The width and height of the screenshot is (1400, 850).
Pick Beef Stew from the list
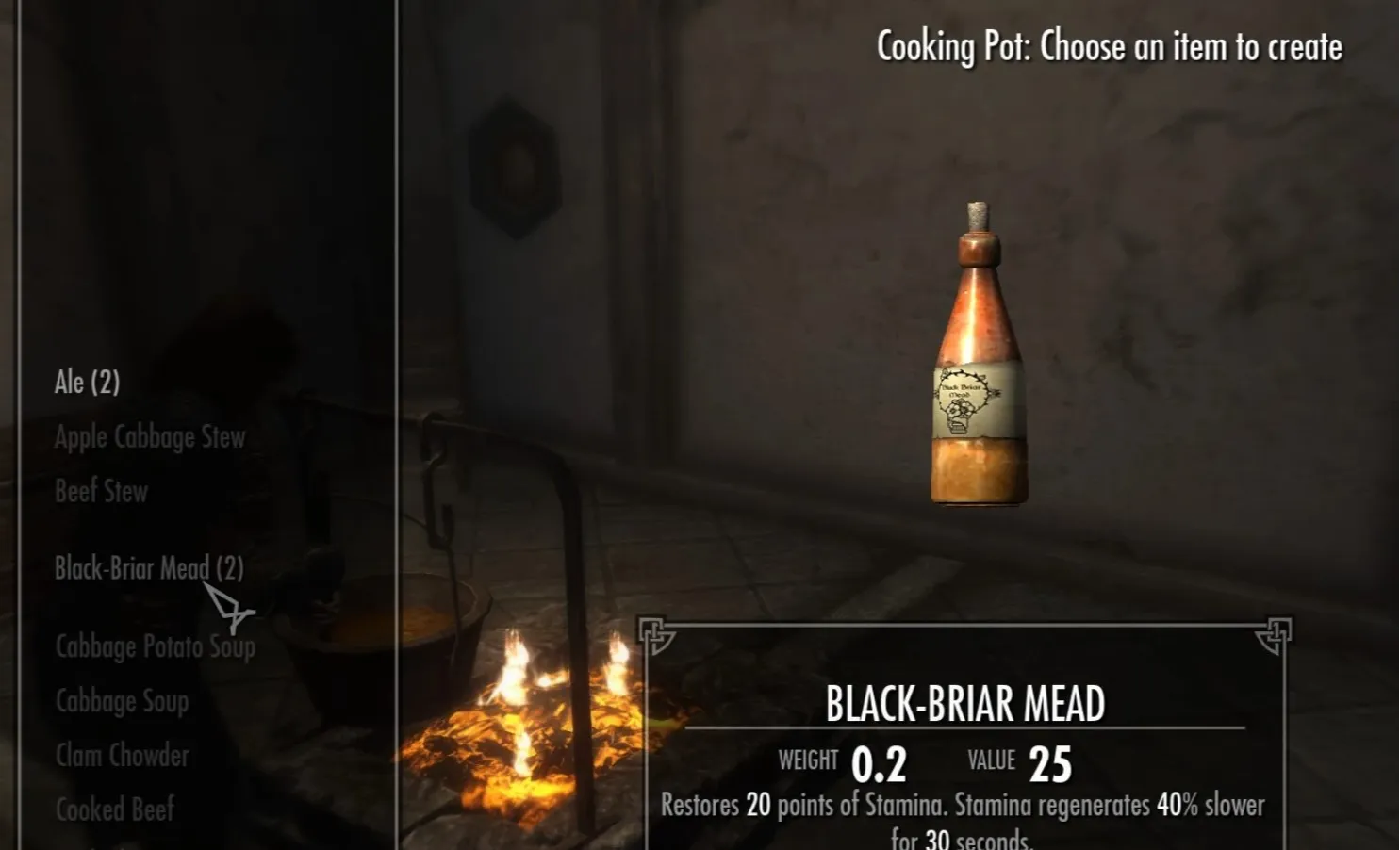101,491
